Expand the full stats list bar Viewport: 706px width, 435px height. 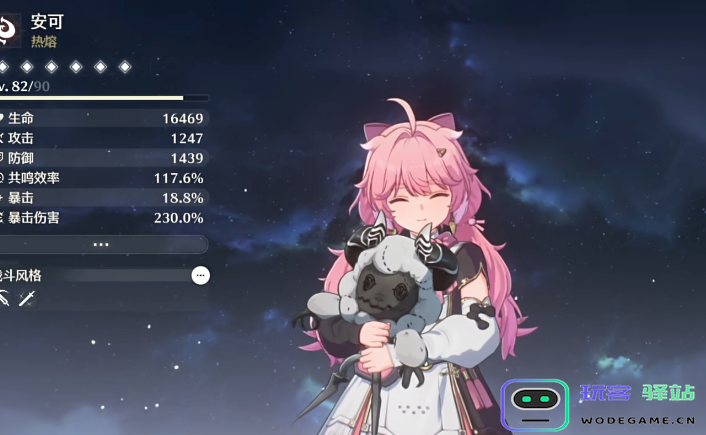click(x=100, y=244)
